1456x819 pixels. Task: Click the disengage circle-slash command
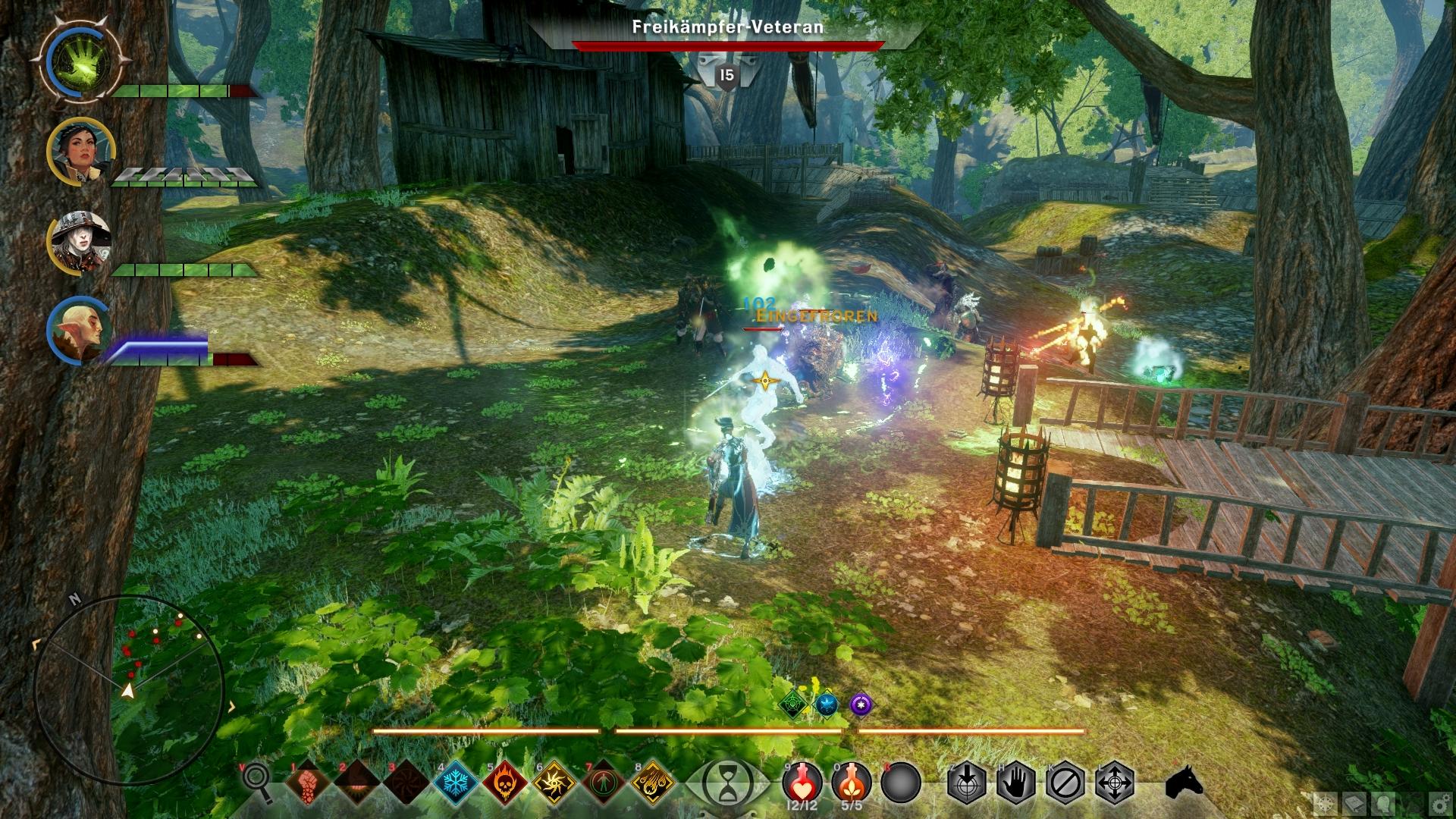point(1065,781)
